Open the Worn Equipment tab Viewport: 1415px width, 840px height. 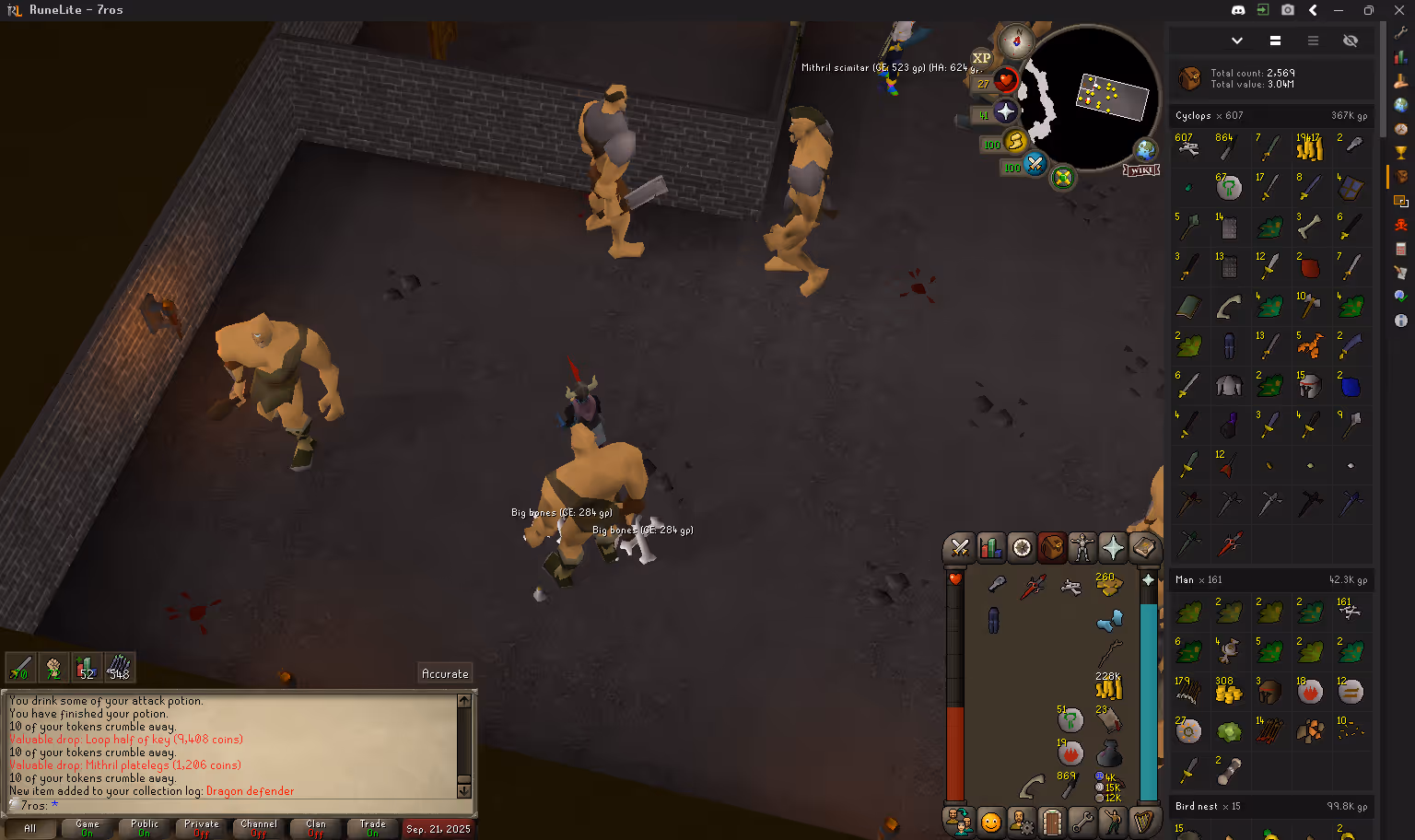tap(1082, 548)
